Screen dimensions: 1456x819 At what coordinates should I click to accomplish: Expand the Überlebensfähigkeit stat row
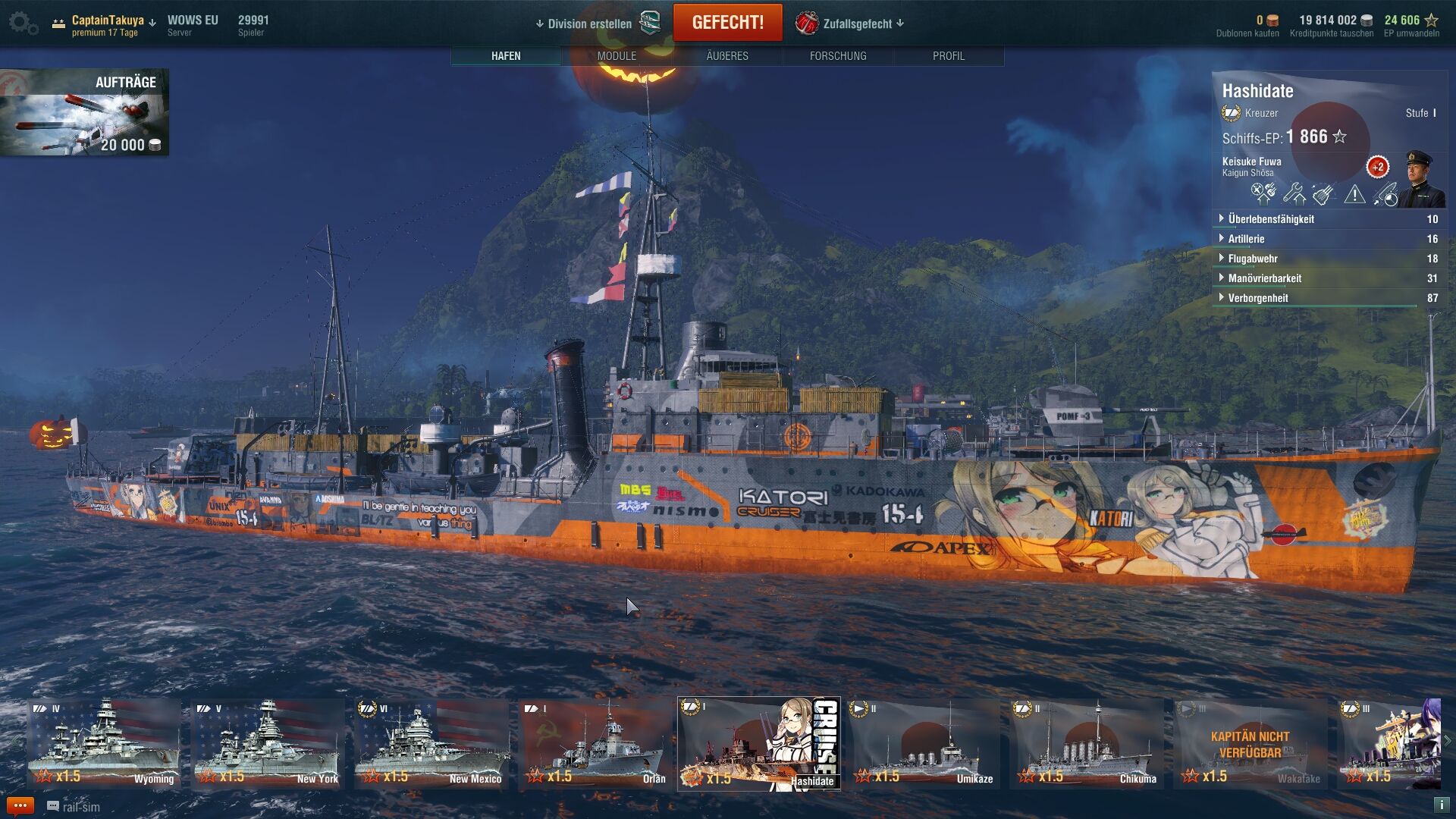pos(1271,219)
